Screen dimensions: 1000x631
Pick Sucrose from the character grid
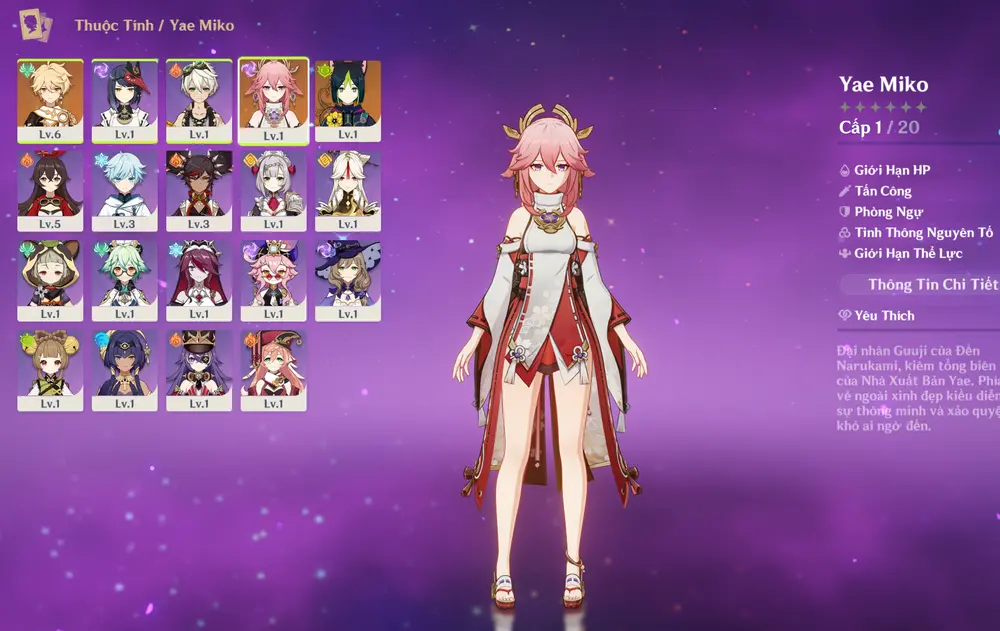point(125,277)
